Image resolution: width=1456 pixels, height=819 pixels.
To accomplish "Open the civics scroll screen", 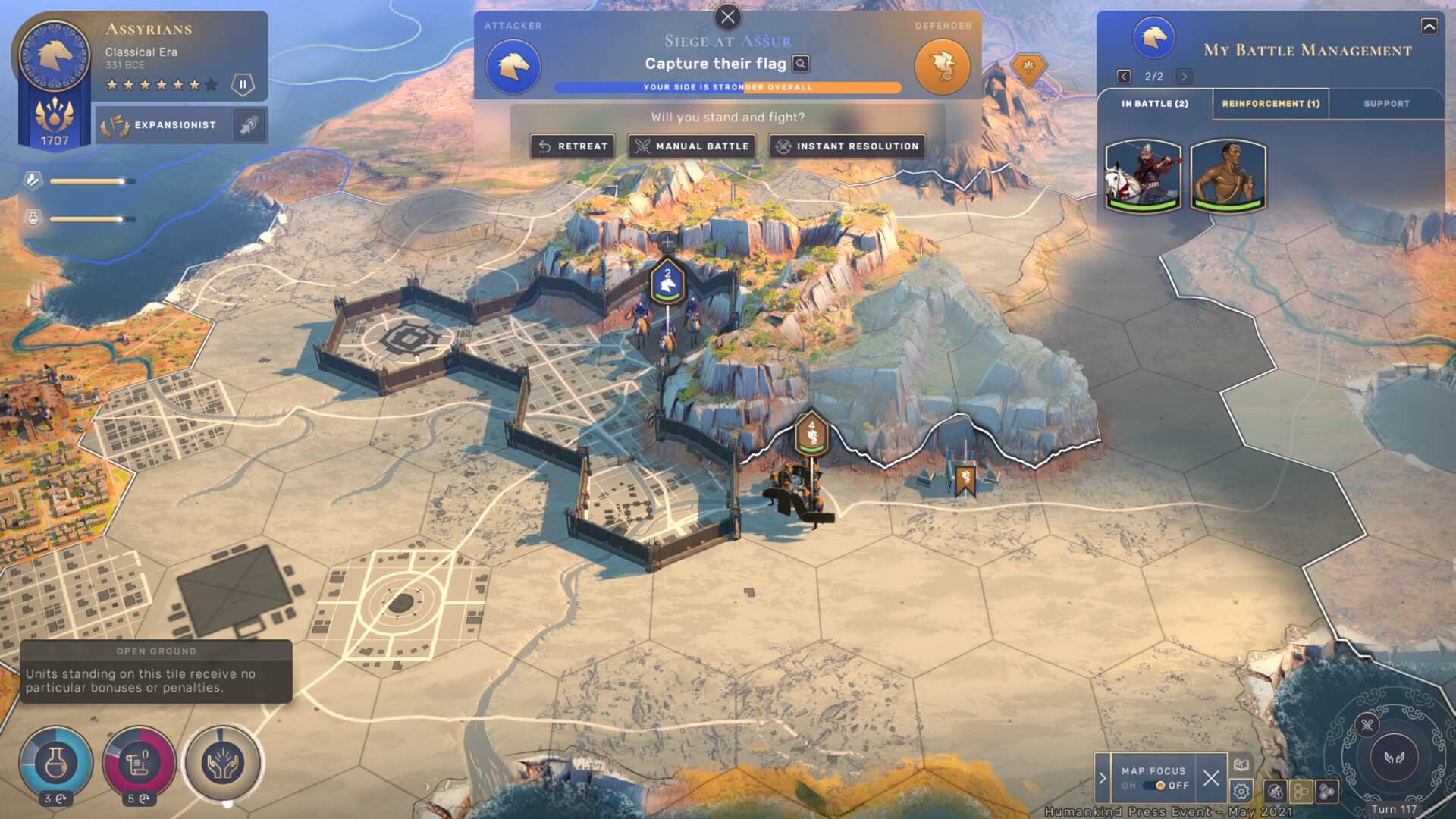I will 140,763.
